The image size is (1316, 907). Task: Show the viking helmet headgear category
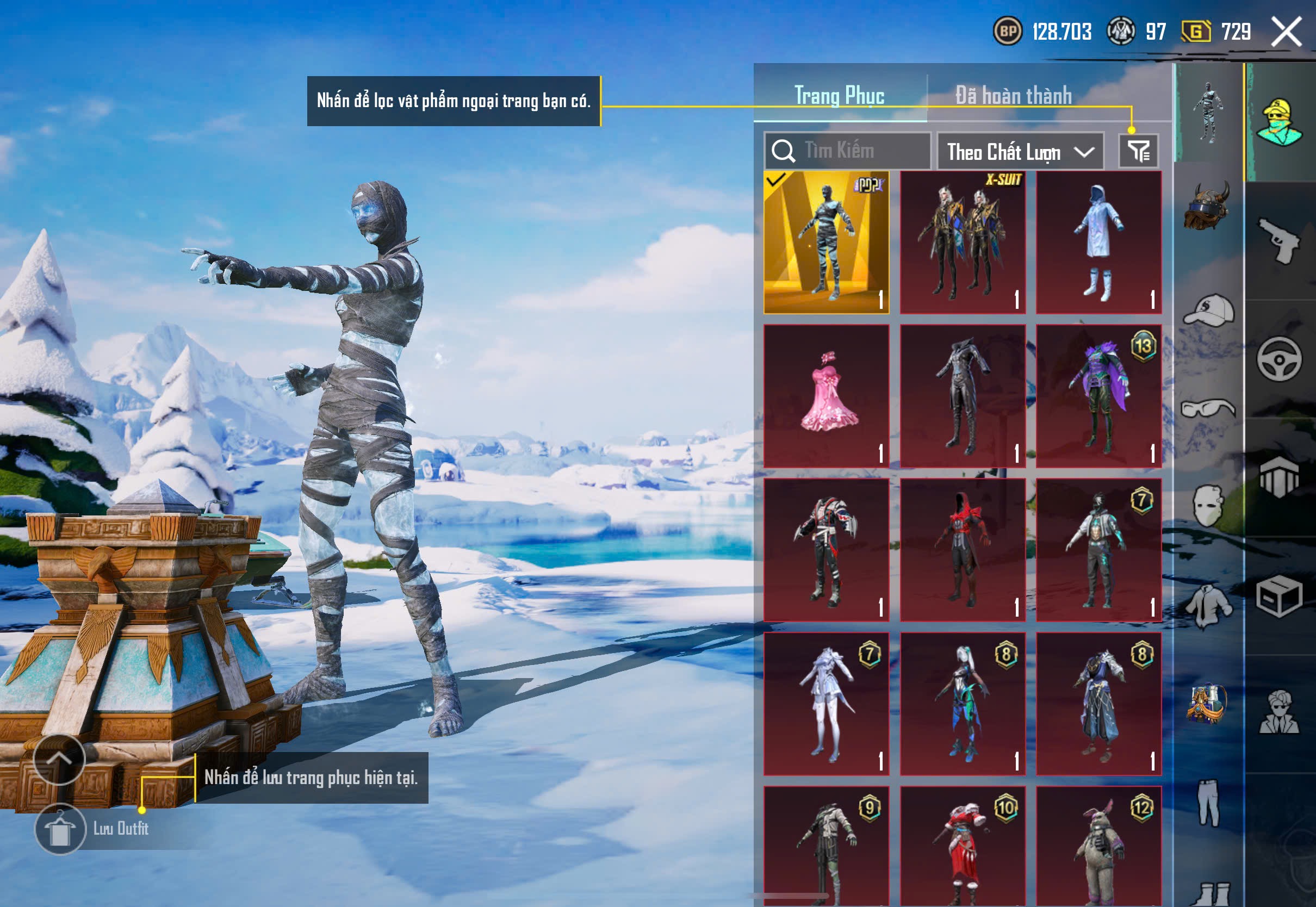[1207, 206]
